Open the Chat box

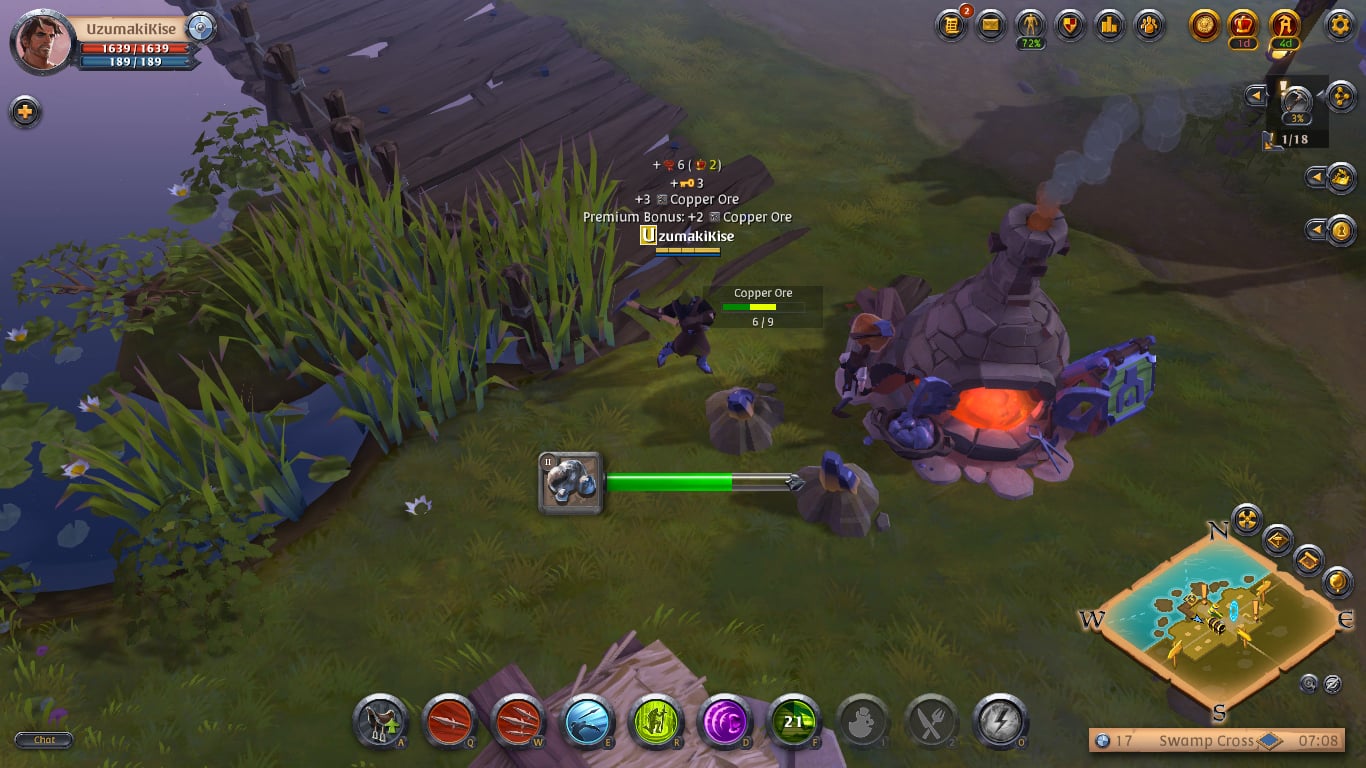click(44, 740)
